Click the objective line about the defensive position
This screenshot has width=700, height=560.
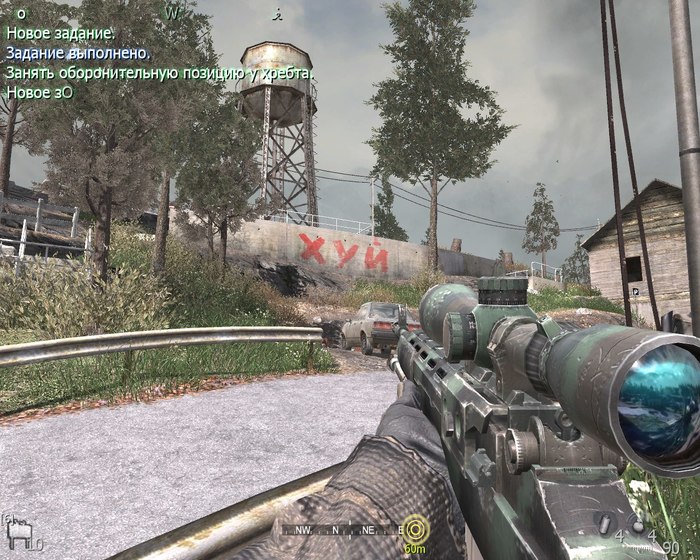coord(160,73)
